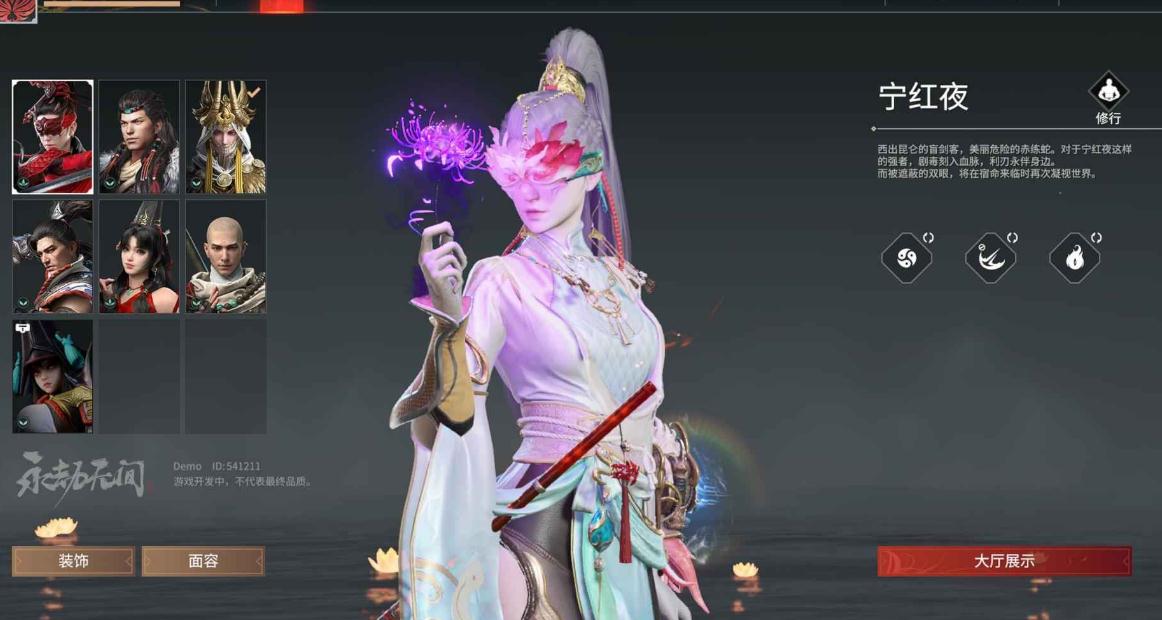This screenshot has width=1162, height=620.
Task: Open the 装饰 cosmetics button
Action: point(73,561)
